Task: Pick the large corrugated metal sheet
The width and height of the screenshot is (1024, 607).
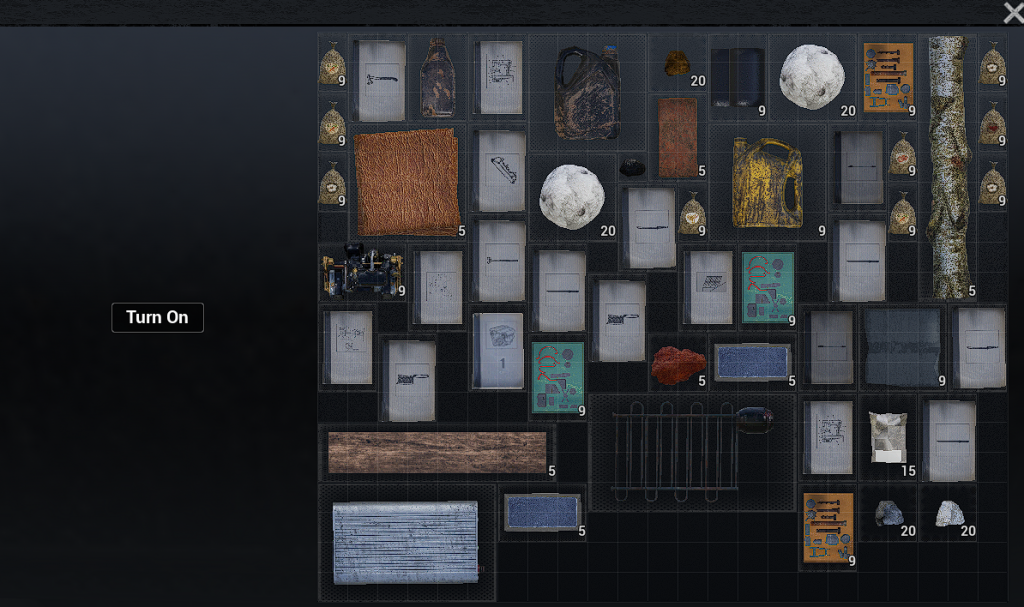Action: click(405, 541)
